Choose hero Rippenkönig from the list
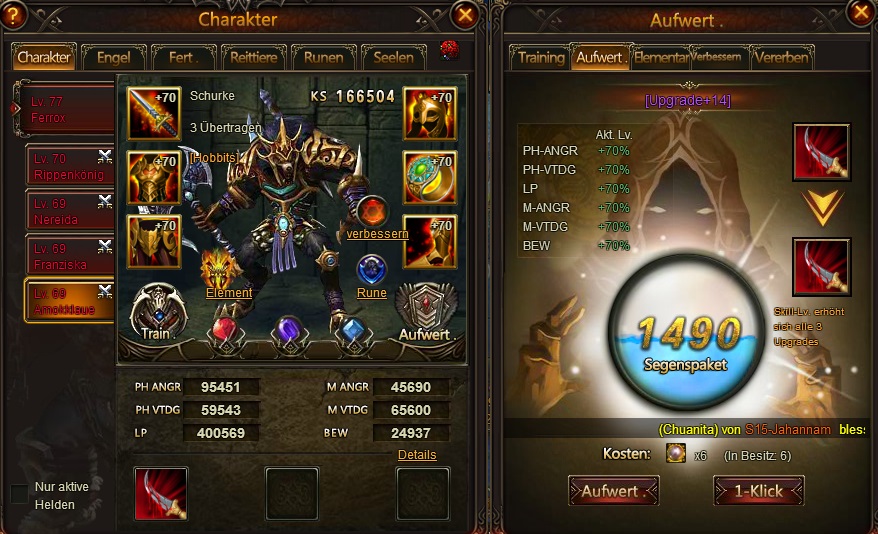Screen dimensions: 878x534 click(69, 167)
